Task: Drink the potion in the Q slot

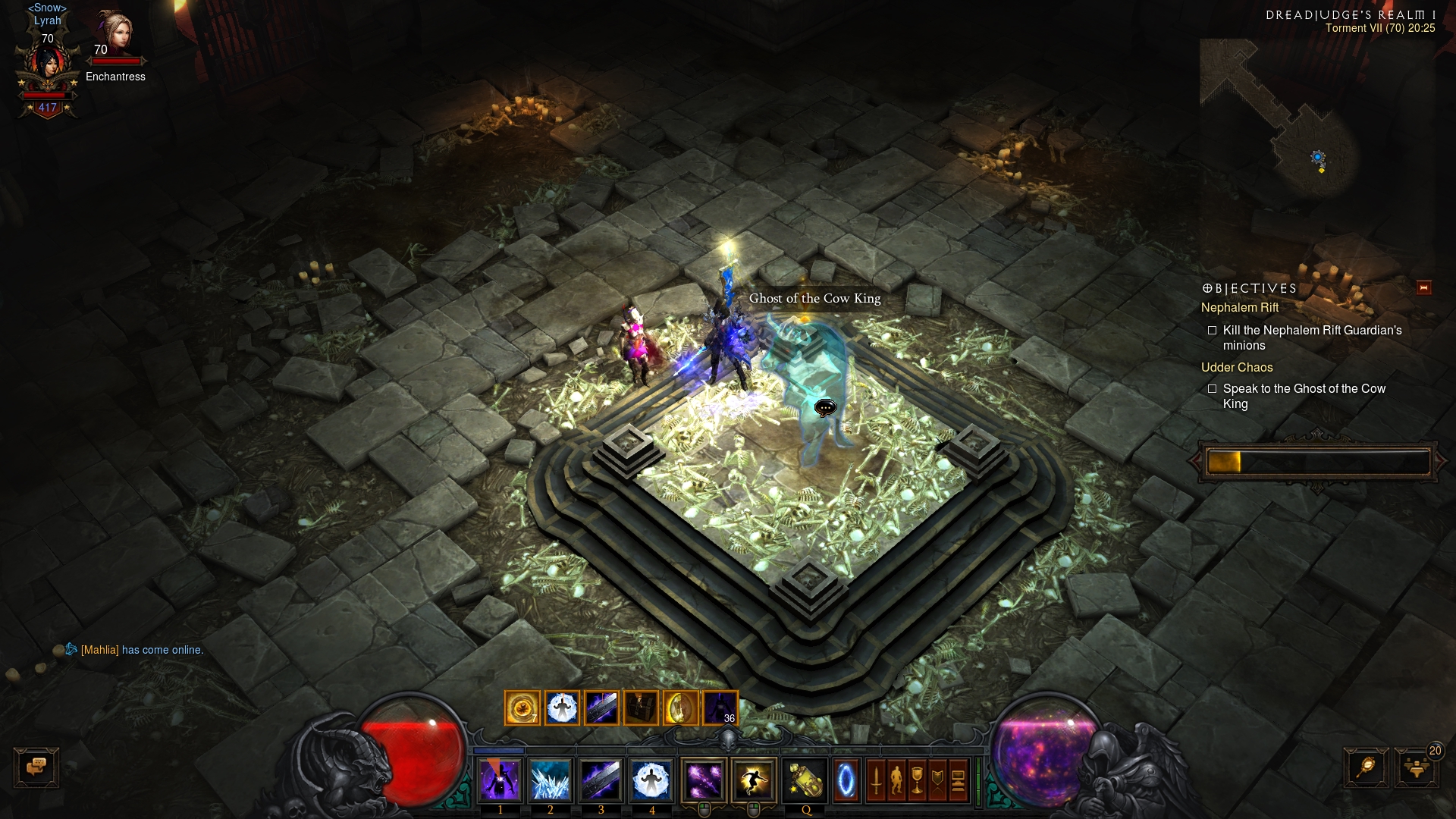Action: tap(805, 780)
